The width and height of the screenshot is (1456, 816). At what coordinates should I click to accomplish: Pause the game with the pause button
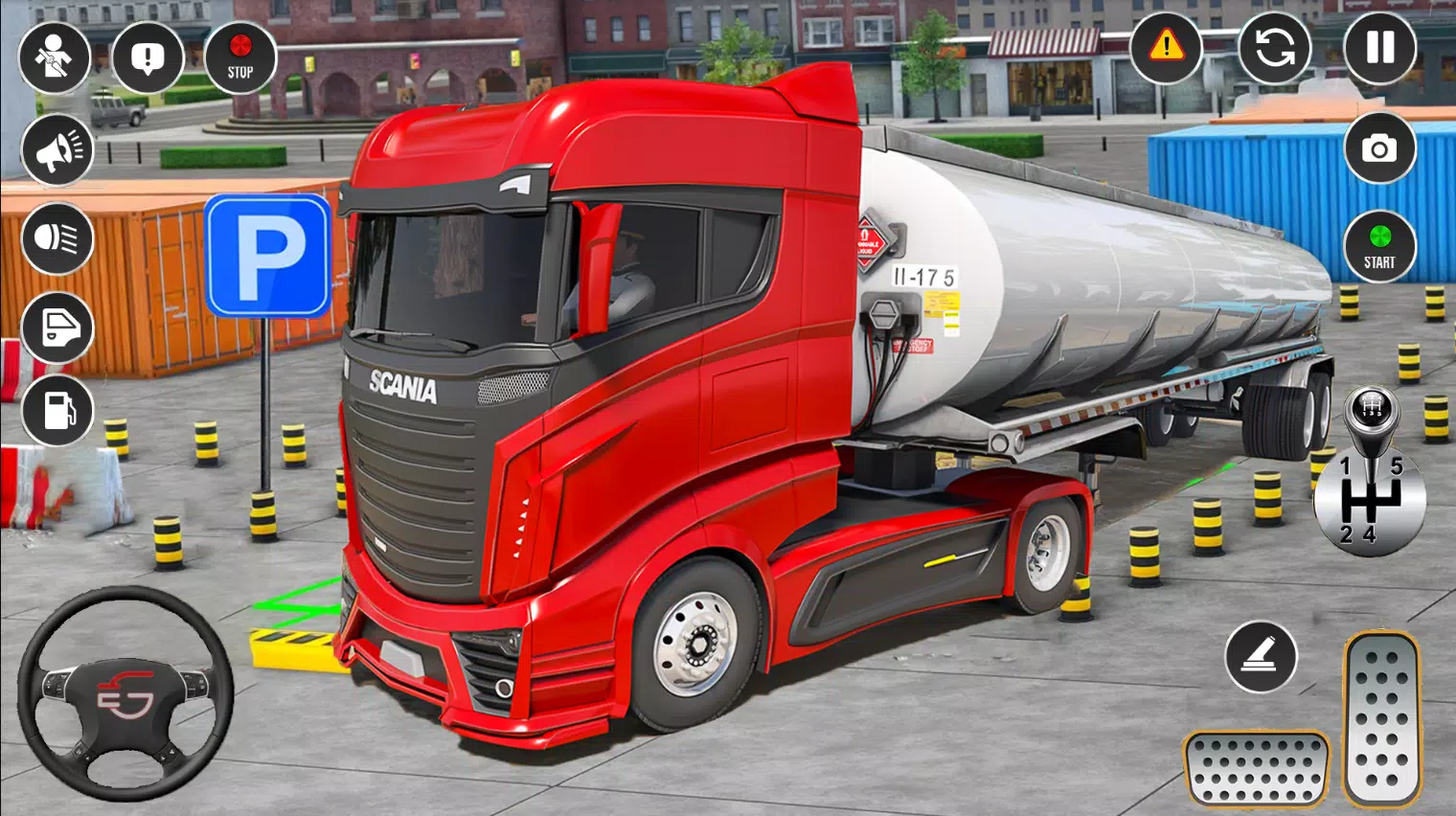pyautogui.click(x=1379, y=47)
